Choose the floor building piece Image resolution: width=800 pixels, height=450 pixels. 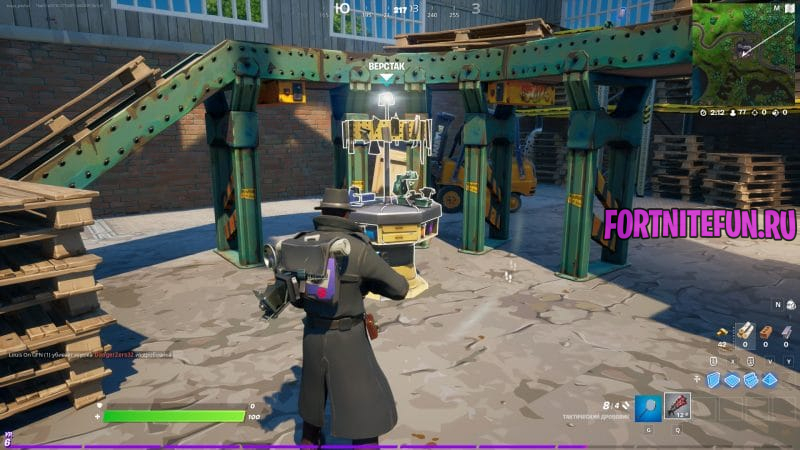pos(732,380)
